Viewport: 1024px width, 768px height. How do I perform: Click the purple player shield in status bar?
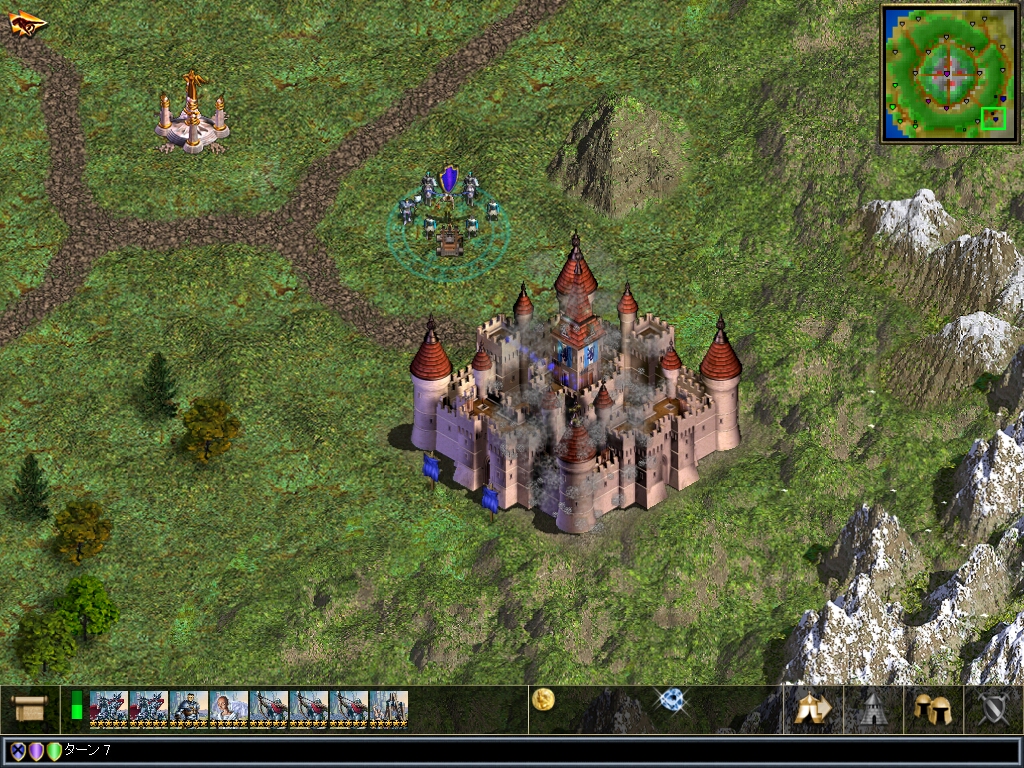(36, 751)
